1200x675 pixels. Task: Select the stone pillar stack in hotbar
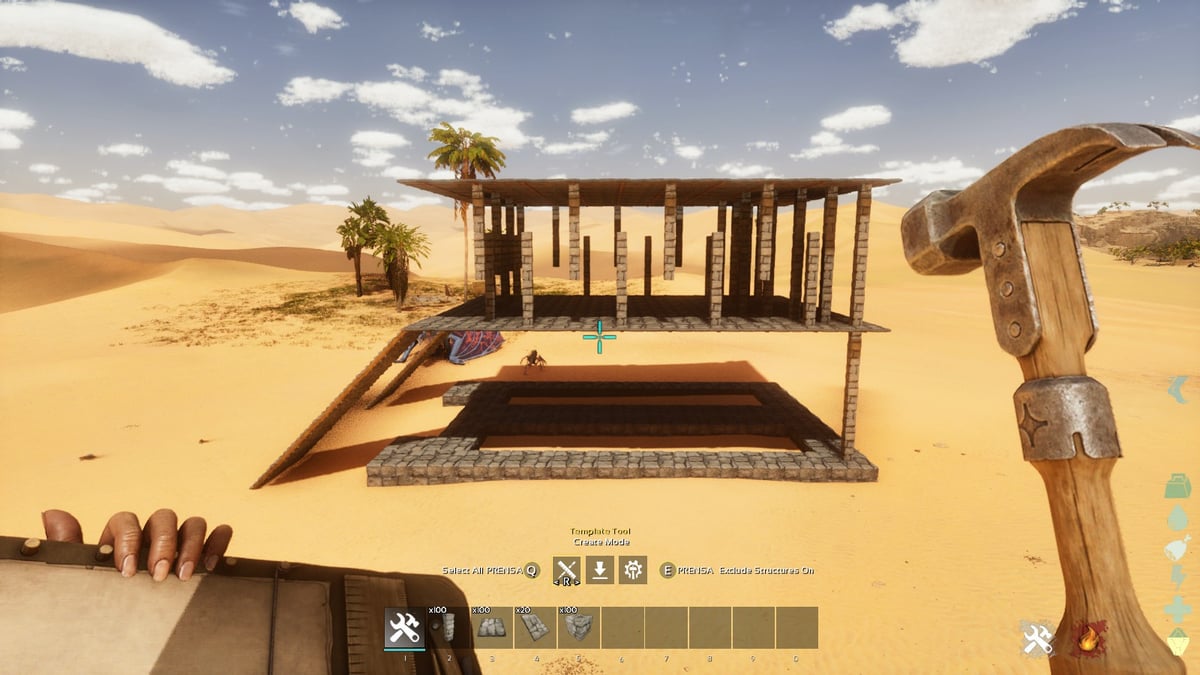[x=448, y=628]
